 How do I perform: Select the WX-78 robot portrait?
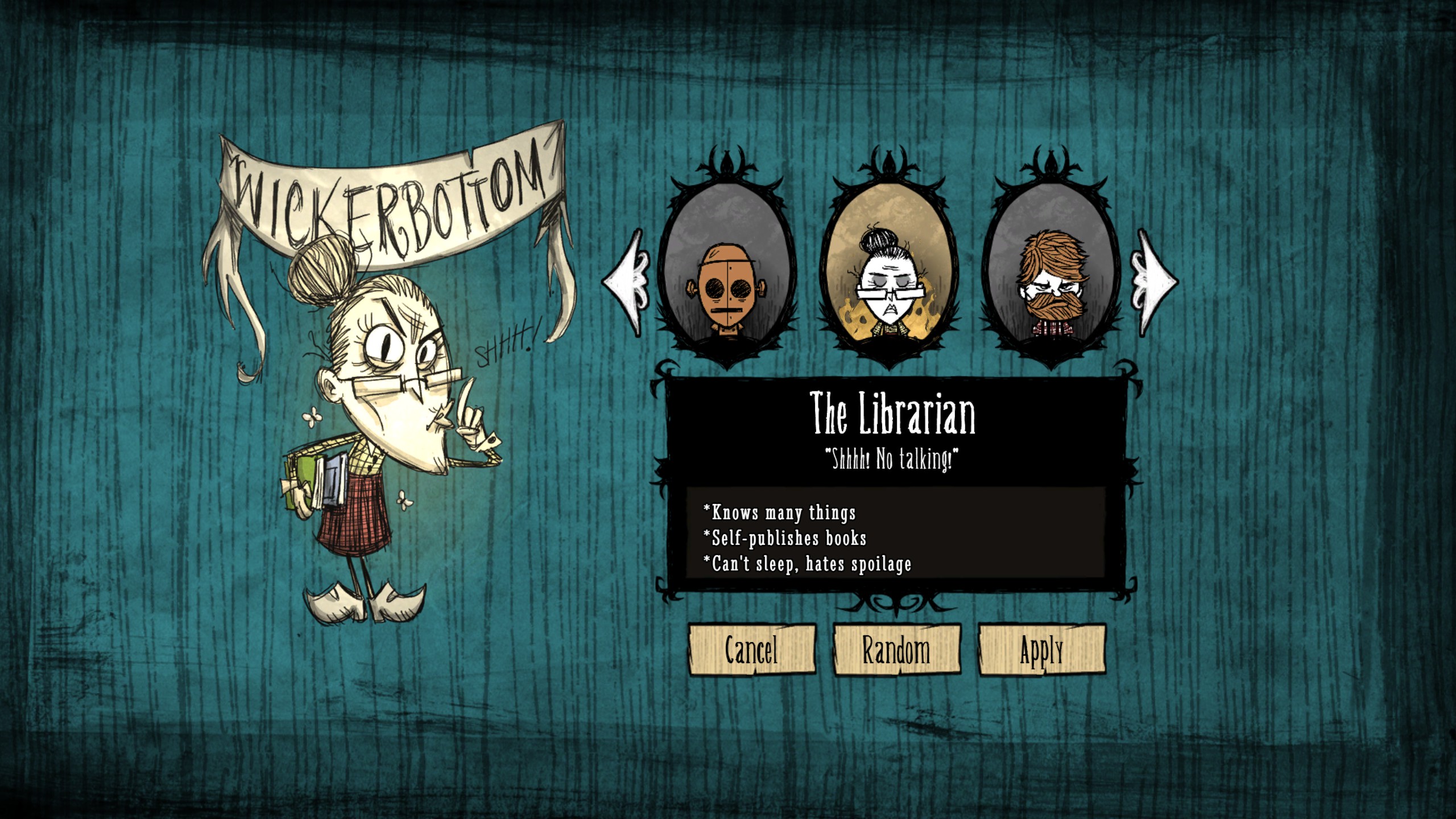tap(726, 273)
